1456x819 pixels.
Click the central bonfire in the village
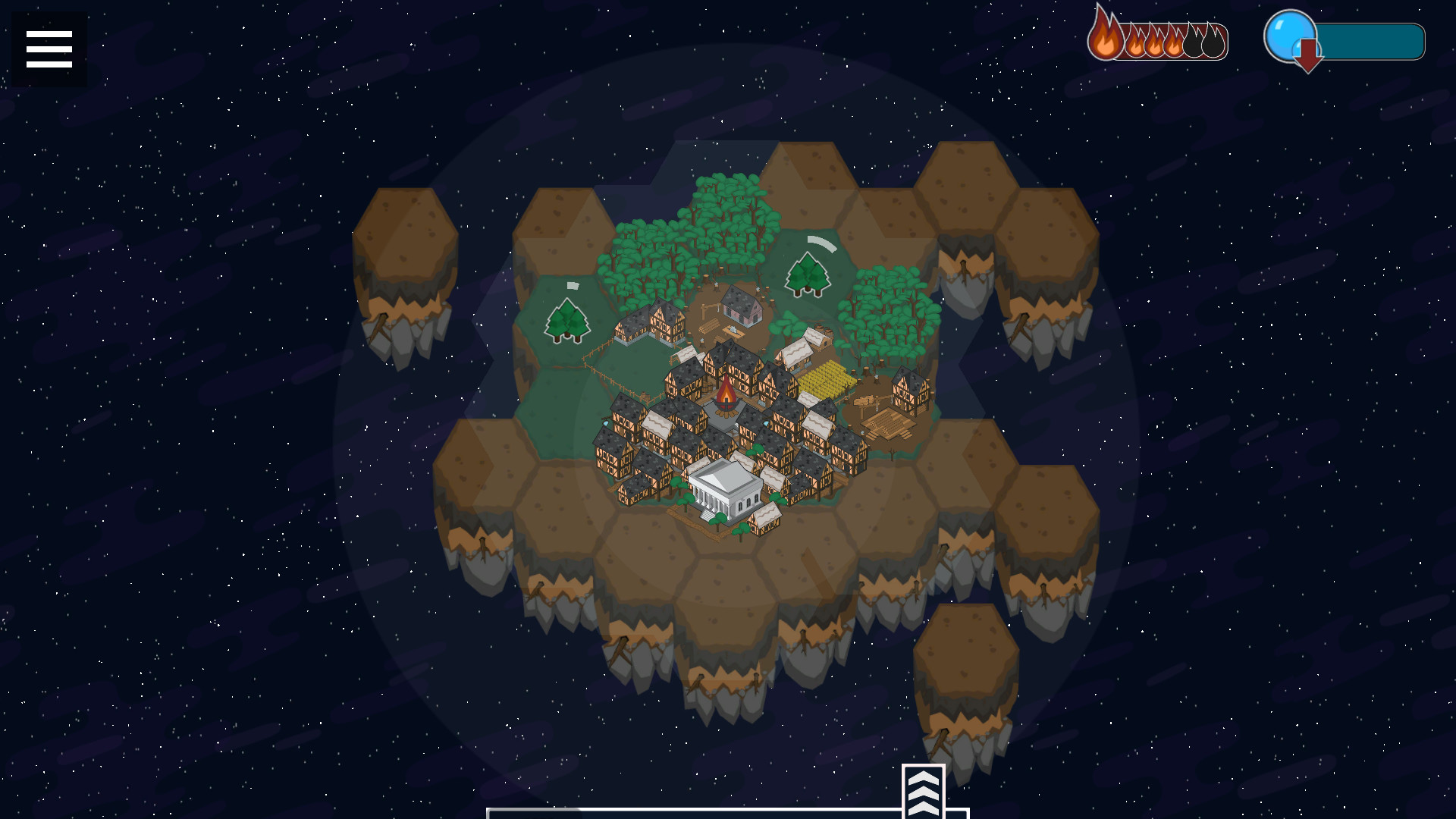coord(726,394)
